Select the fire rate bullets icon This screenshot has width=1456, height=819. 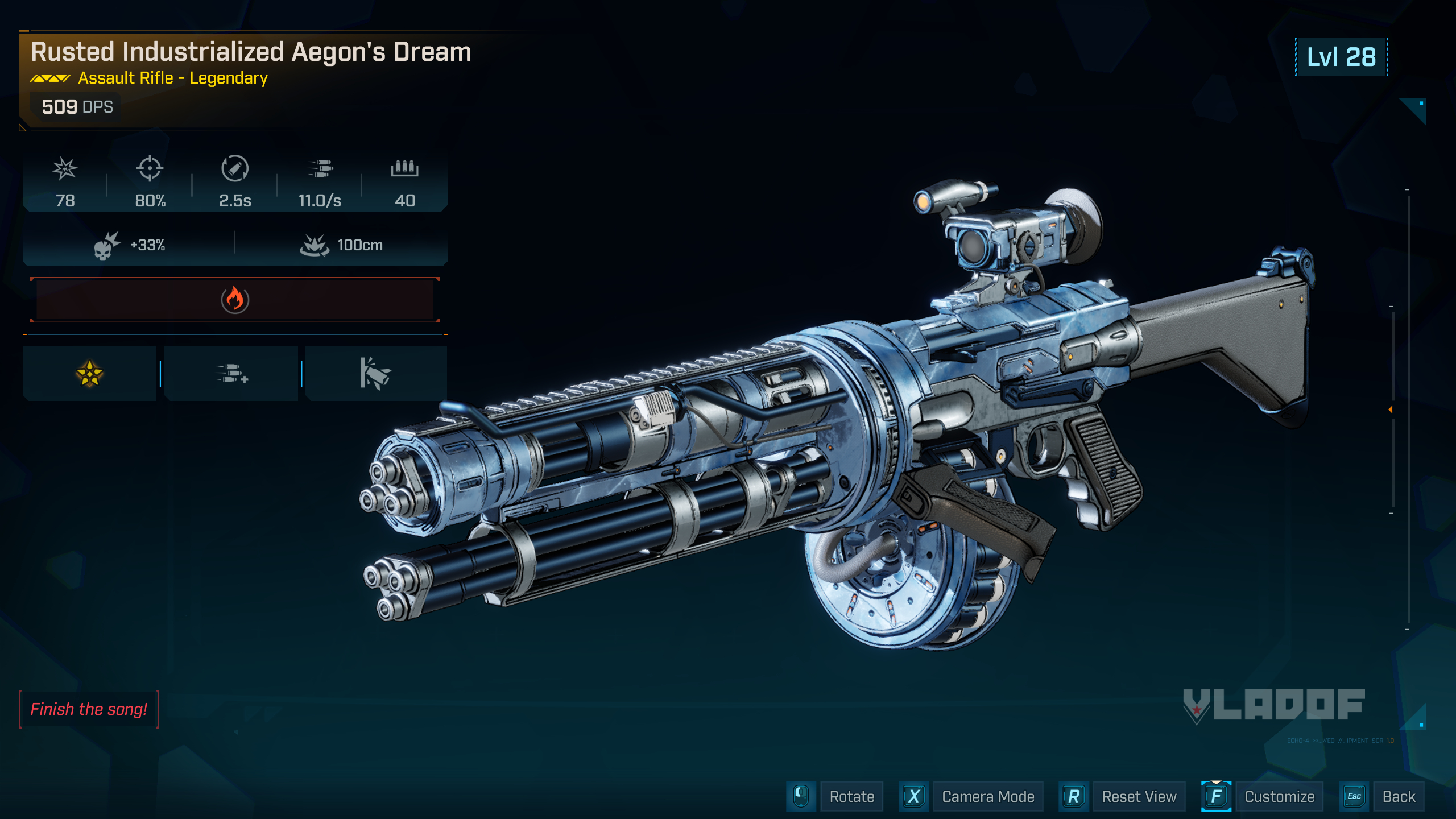320,169
